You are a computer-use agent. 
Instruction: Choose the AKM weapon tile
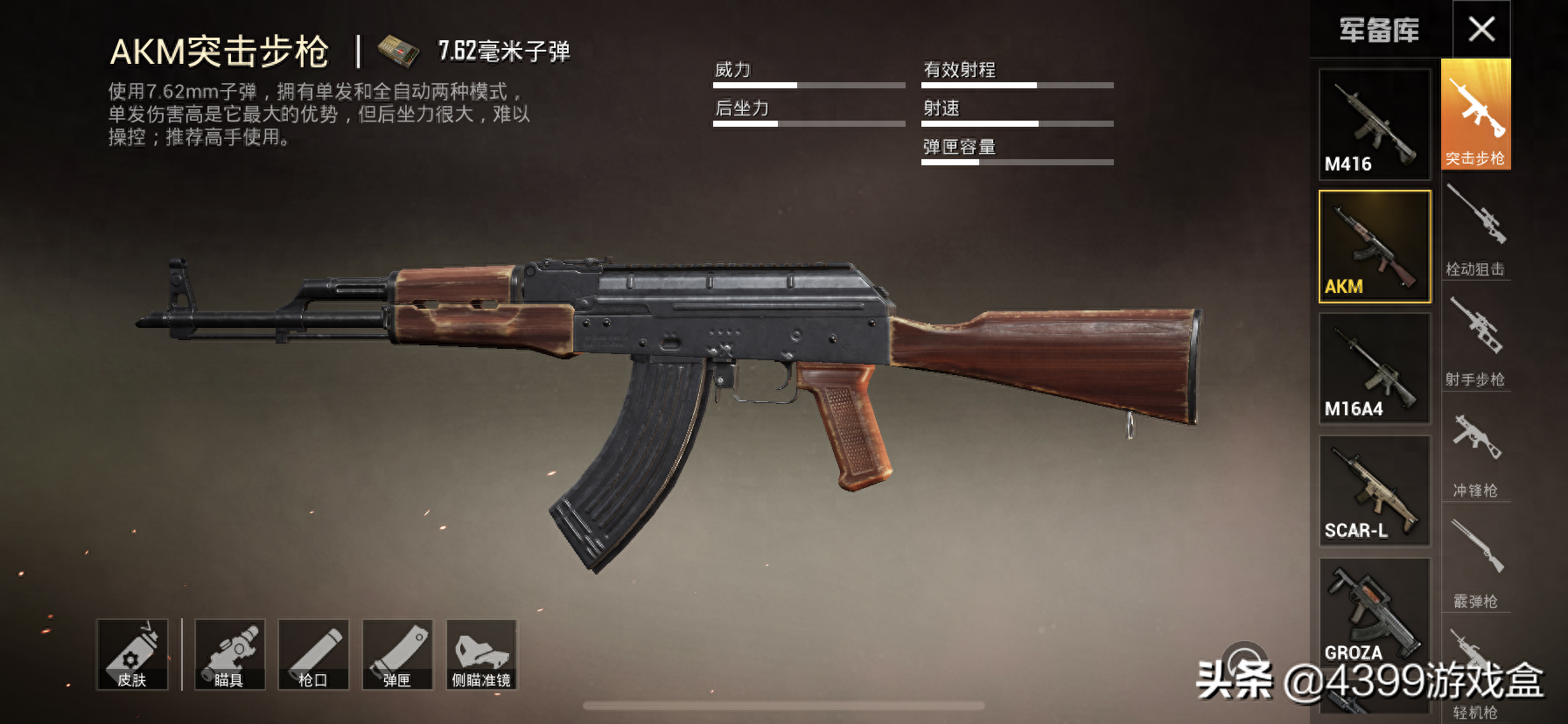[1375, 247]
